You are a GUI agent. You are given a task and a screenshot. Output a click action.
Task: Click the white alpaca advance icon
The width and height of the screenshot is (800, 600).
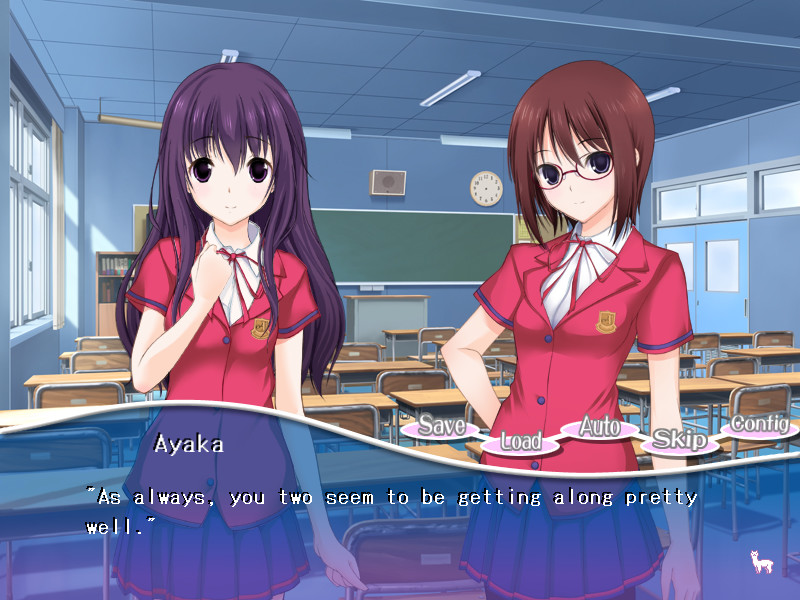760,561
